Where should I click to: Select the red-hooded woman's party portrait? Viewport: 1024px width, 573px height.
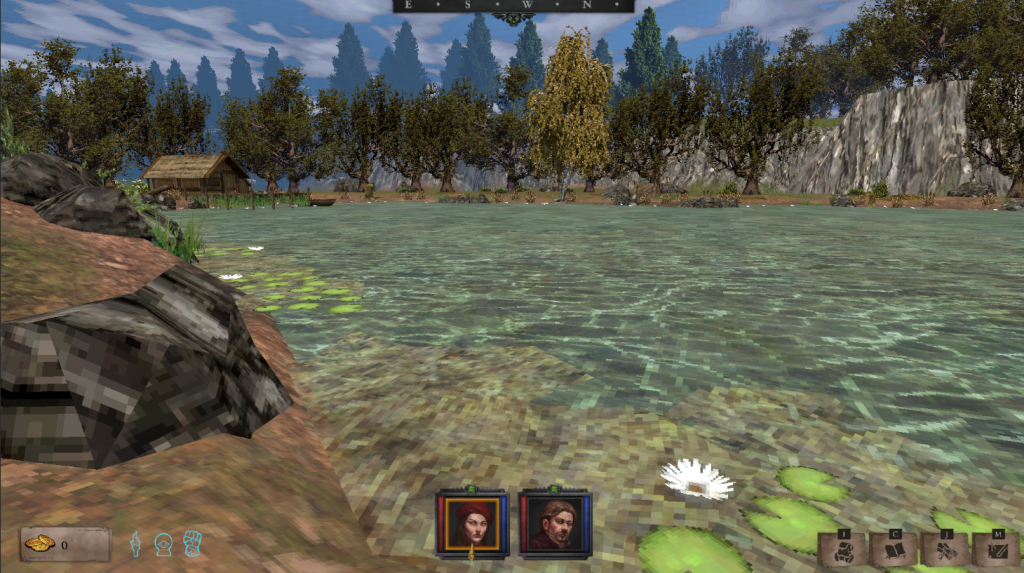point(472,523)
